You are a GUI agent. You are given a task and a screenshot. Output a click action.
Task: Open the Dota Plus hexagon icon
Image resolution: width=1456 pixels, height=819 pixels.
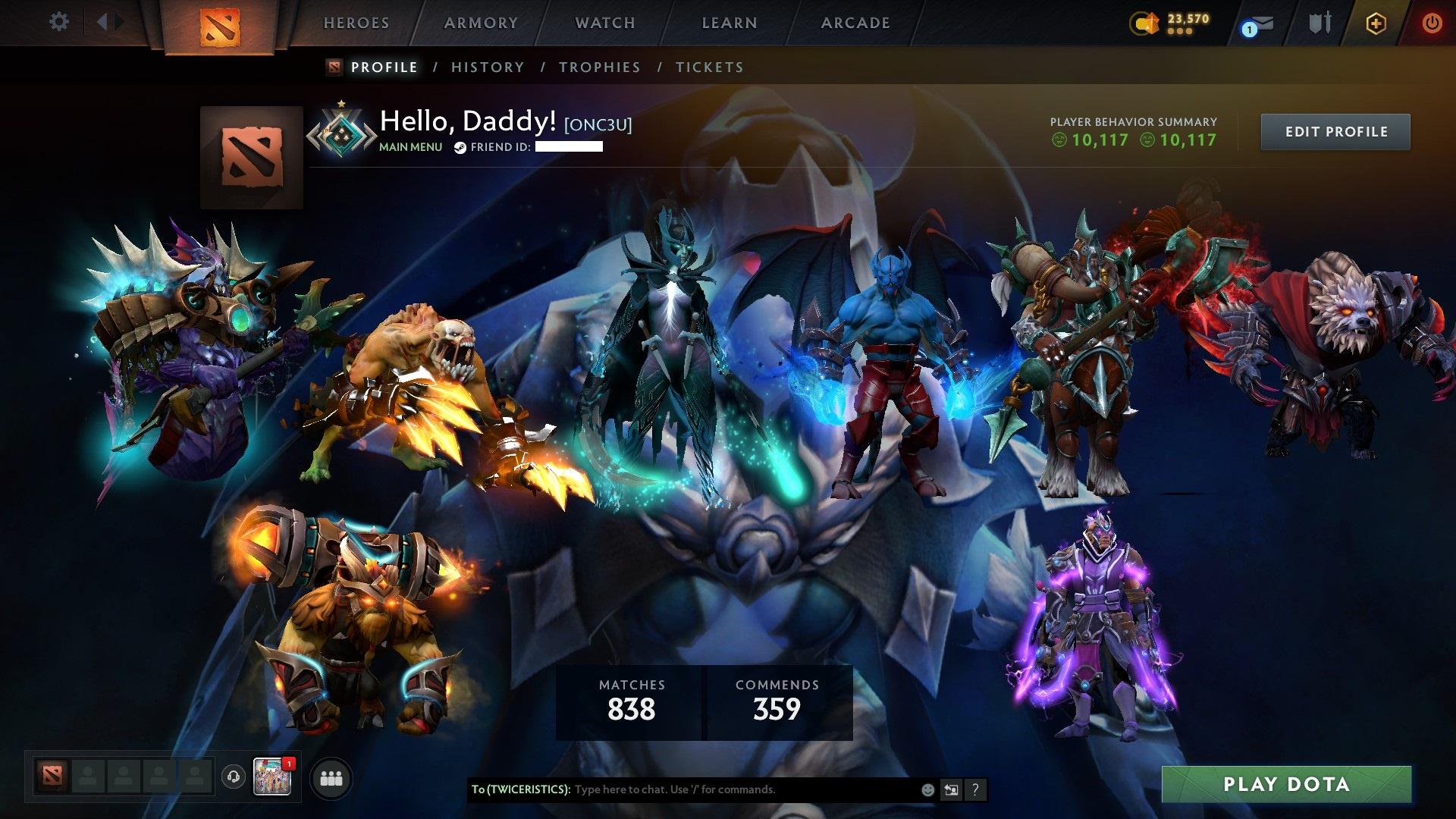tap(1375, 23)
